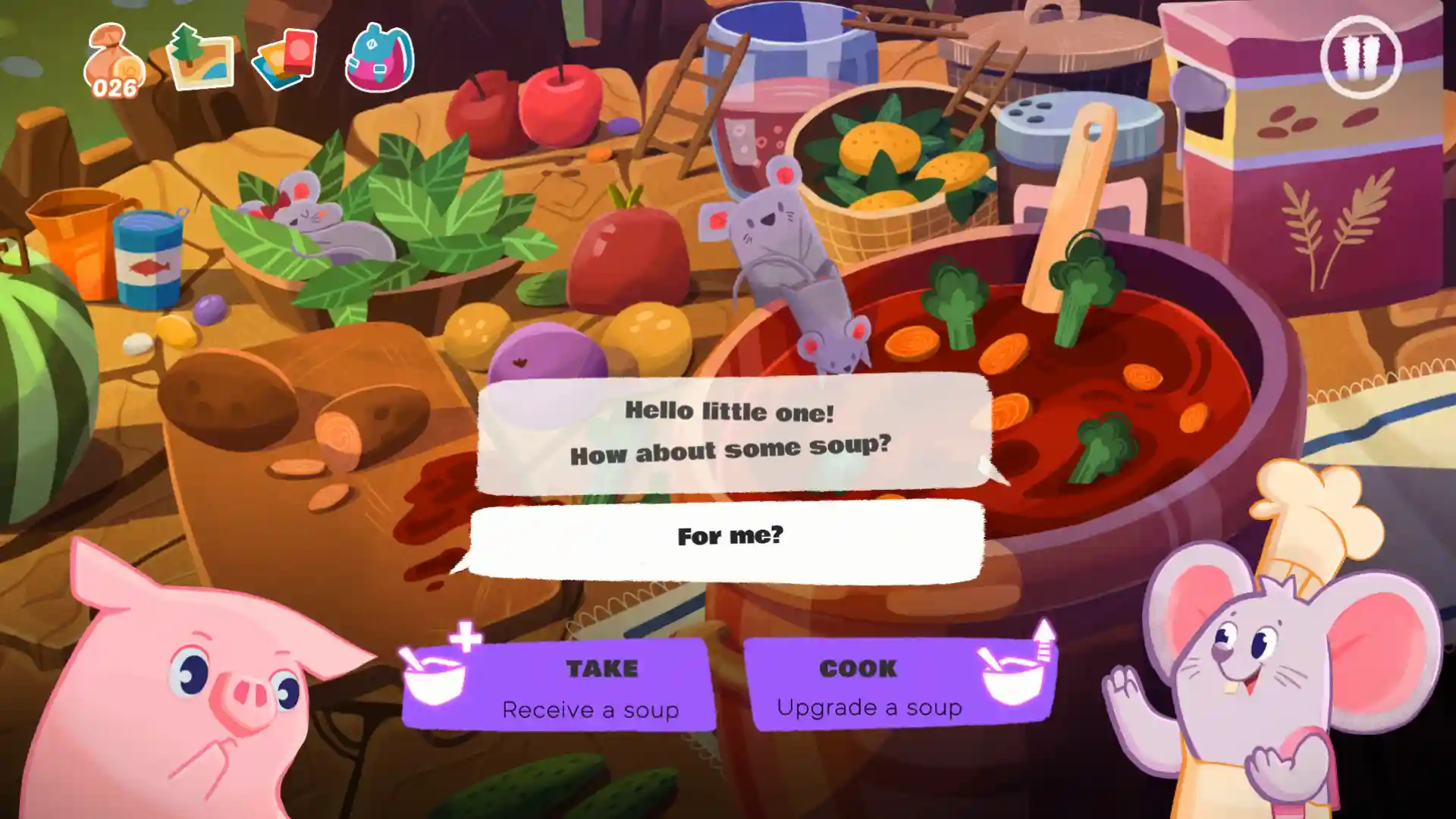Pause the game with the pause button
This screenshot has height=819, width=1456.
coord(1360,58)
